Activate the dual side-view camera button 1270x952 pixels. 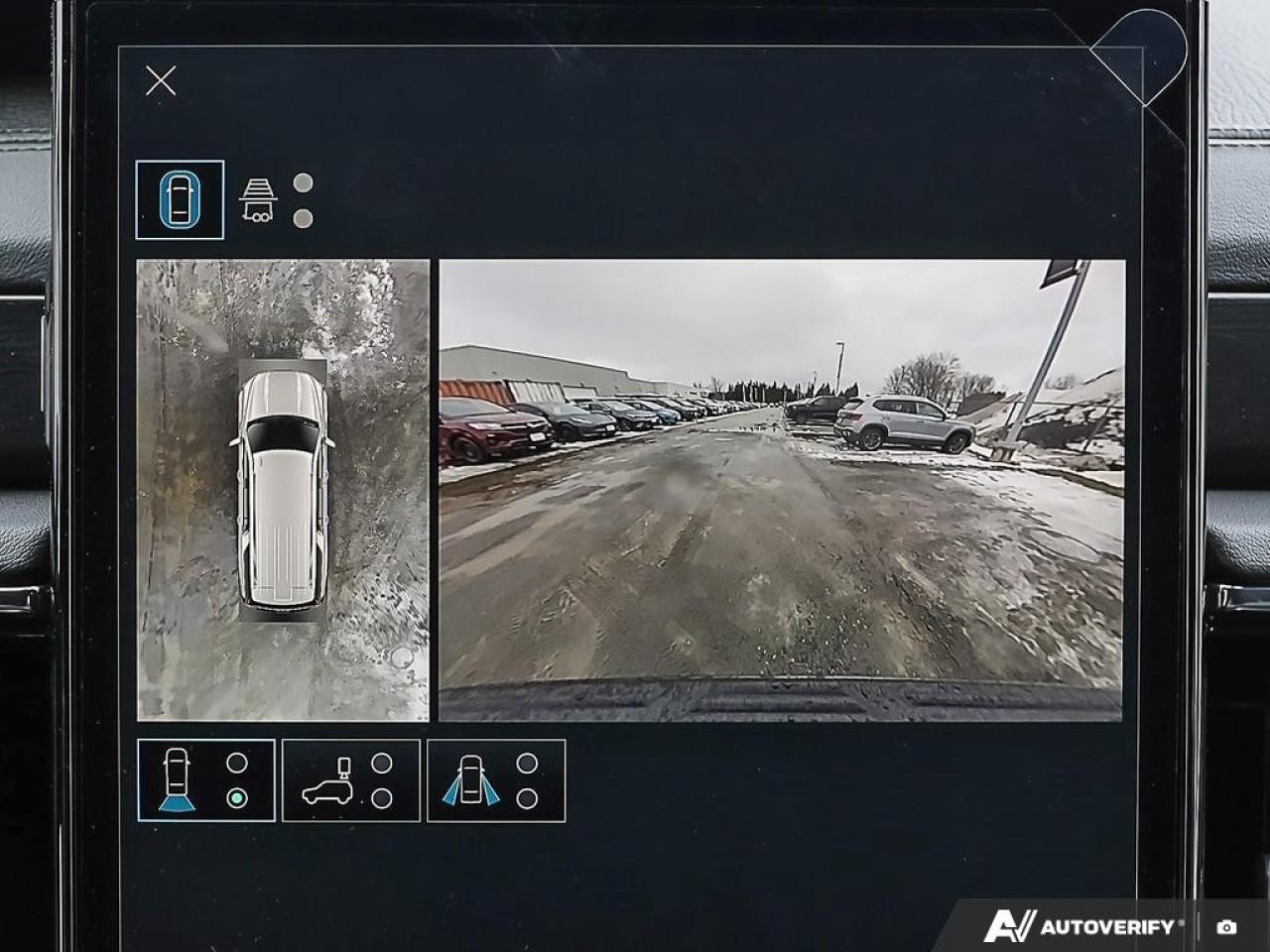click(496, 780)
